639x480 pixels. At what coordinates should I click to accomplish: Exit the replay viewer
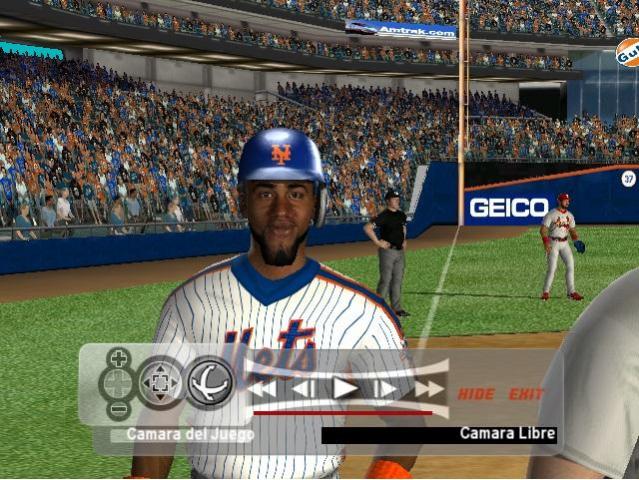tap(526, 394)
